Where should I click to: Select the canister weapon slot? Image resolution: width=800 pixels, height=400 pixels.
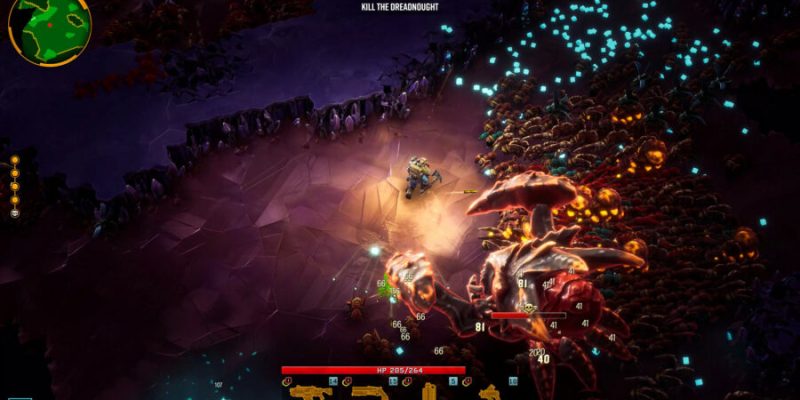pos(429,391)
